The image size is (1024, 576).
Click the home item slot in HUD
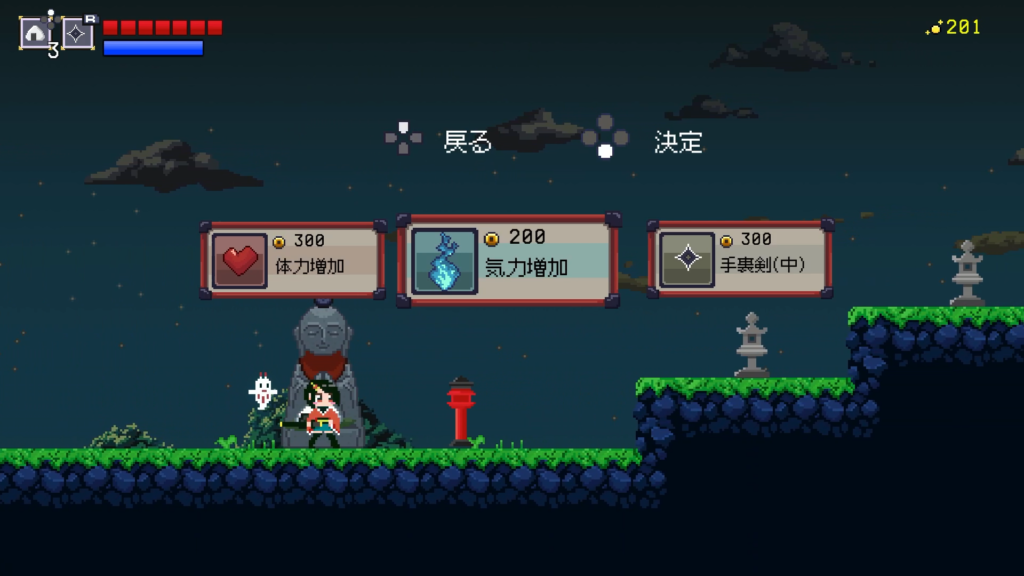click(35, 33)
